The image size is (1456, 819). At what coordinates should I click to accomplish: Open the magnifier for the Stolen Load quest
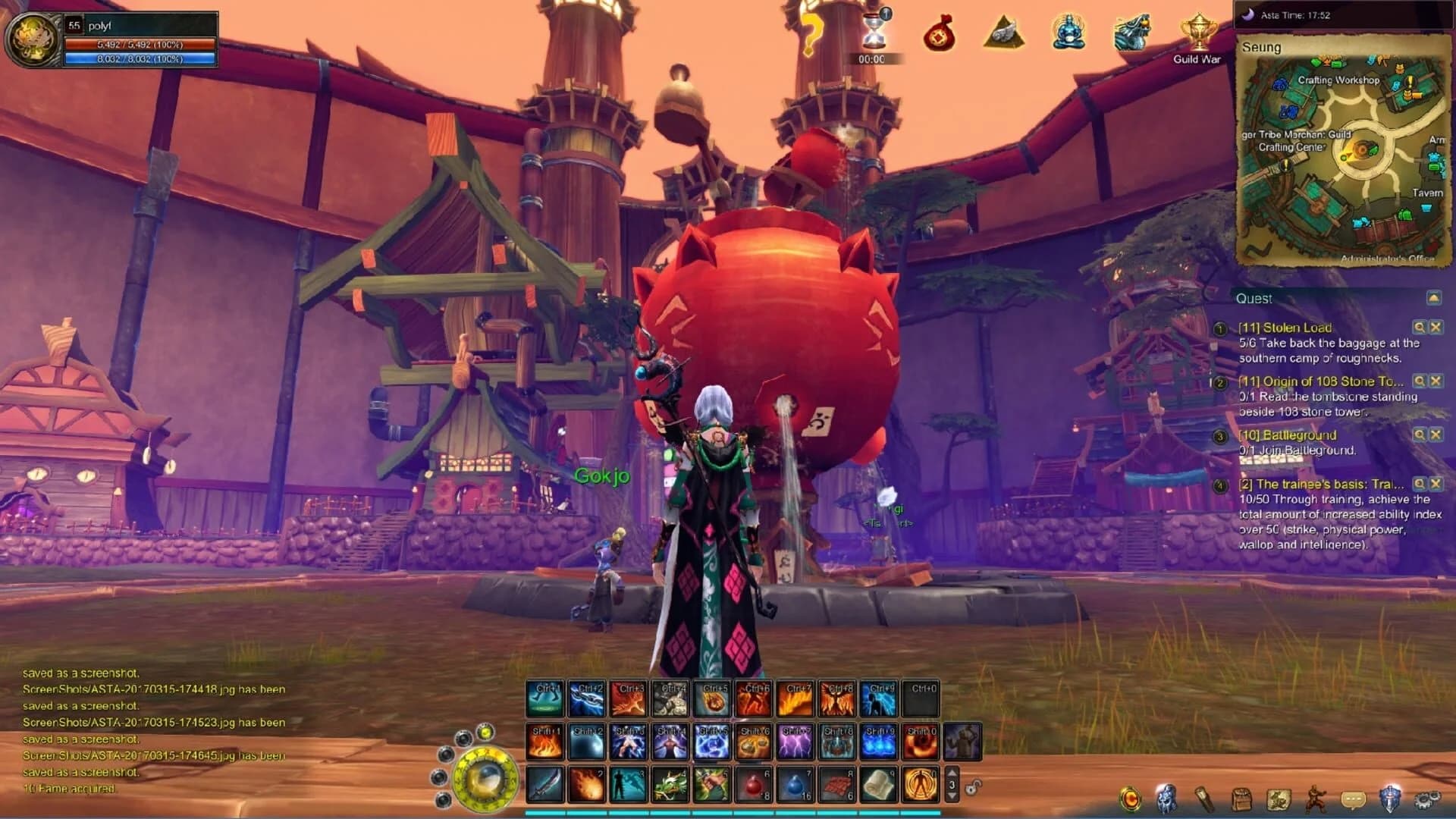click(1419, 327)
